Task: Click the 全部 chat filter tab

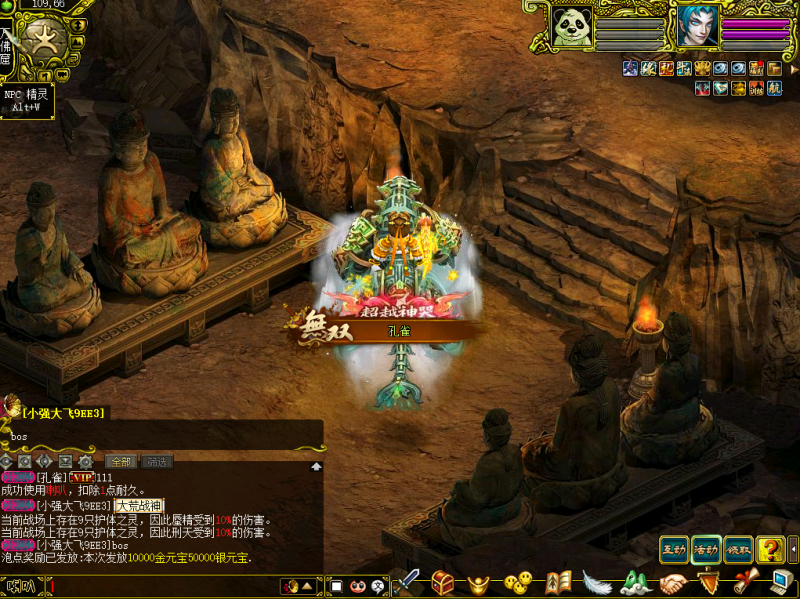Action: pyautogui.click(x=121, y=461)
